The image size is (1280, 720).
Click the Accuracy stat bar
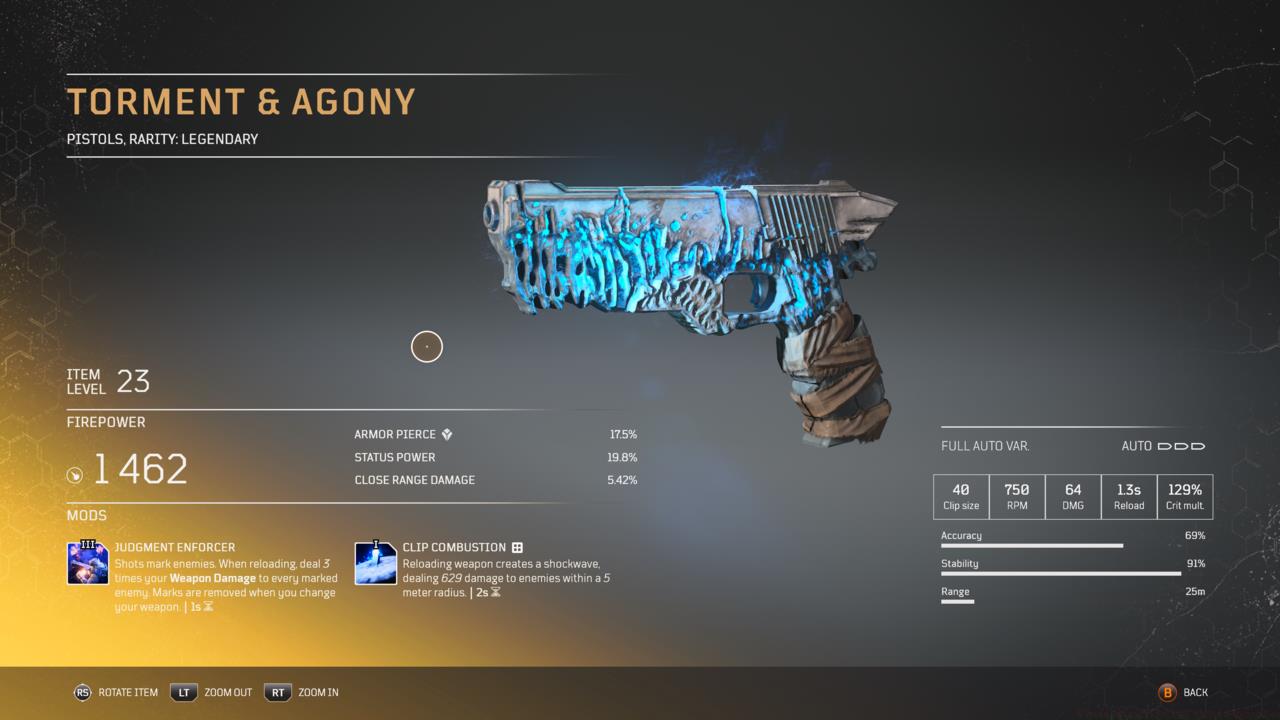tap(1030, 545)
